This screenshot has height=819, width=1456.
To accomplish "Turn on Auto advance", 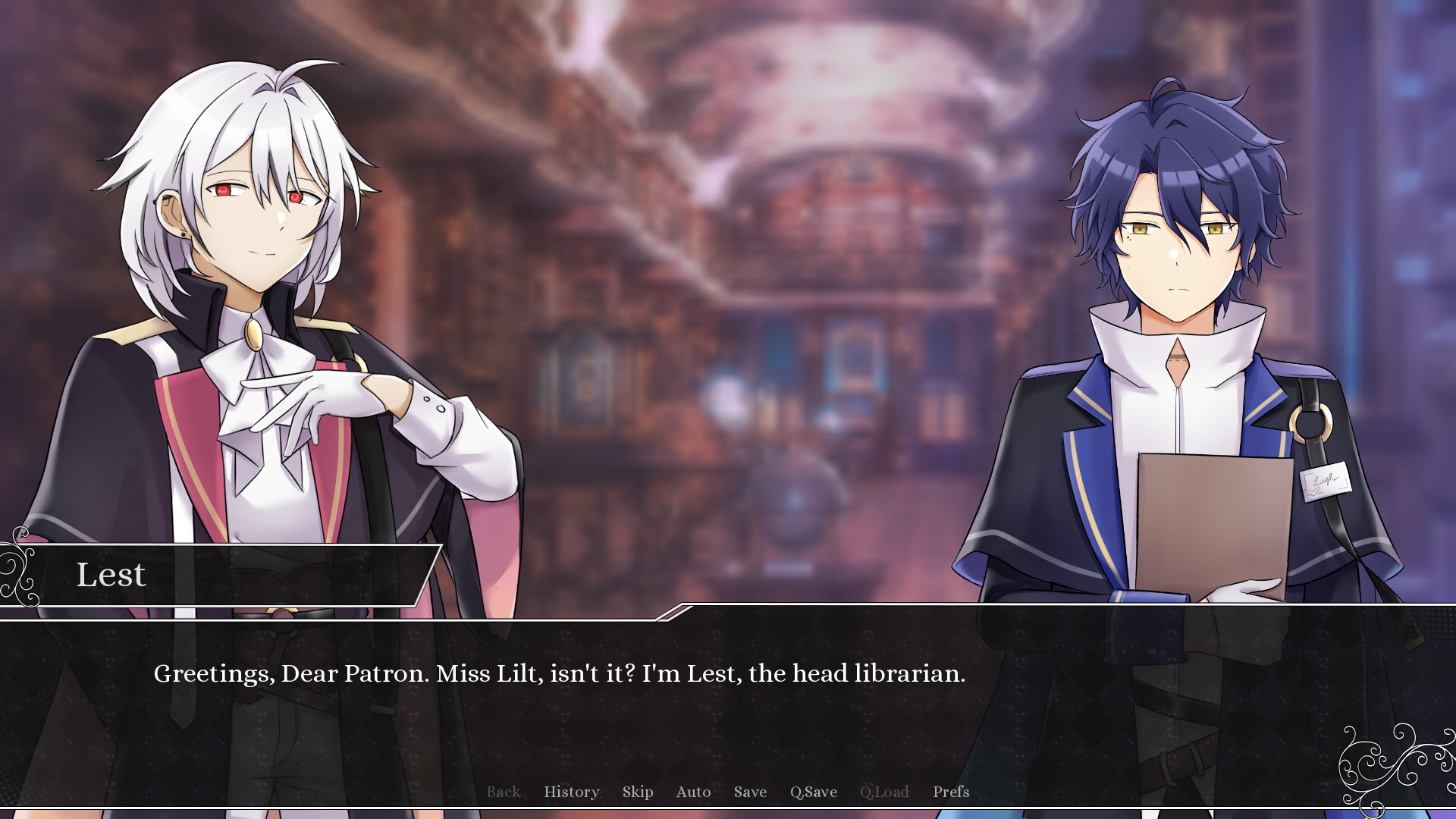I will point(693,792).
